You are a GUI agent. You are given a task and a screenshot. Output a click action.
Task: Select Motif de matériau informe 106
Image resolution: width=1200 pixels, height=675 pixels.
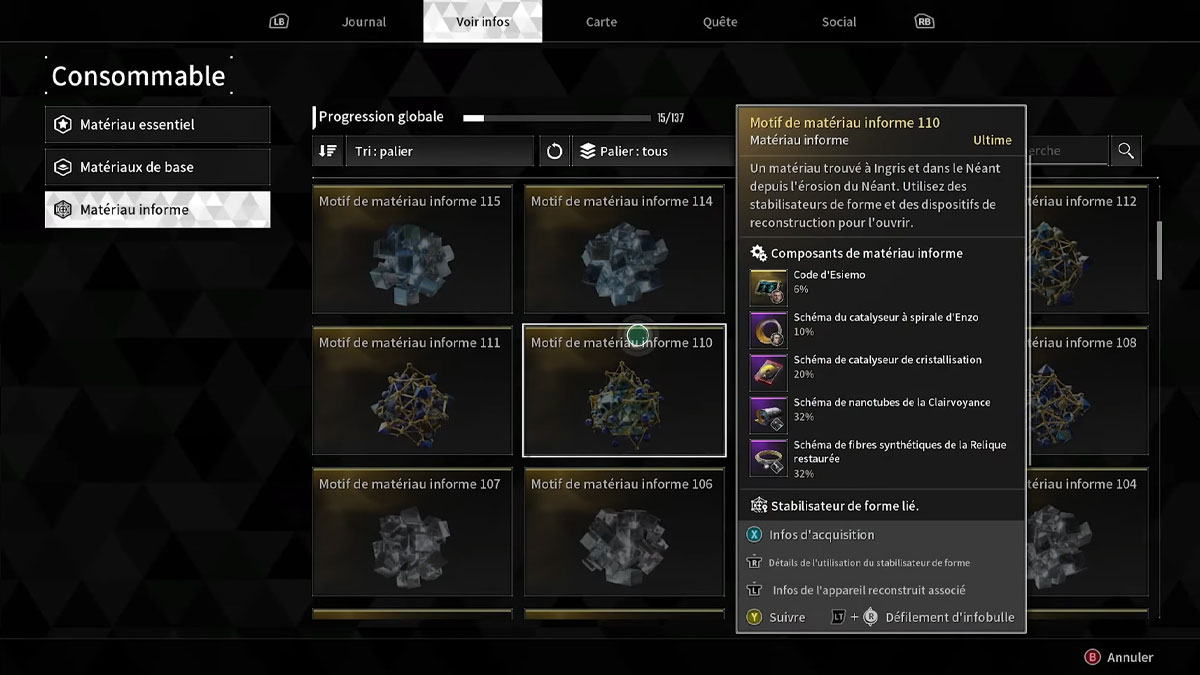coord(624,531)
